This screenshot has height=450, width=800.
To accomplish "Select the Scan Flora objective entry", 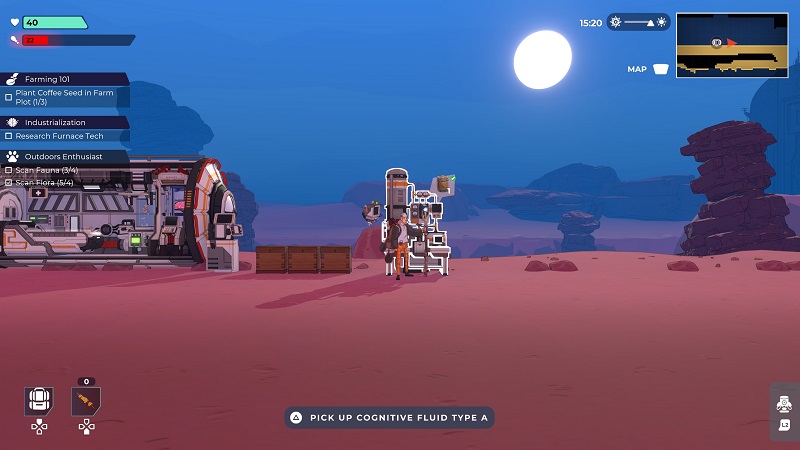I will (x=45, y=183).
